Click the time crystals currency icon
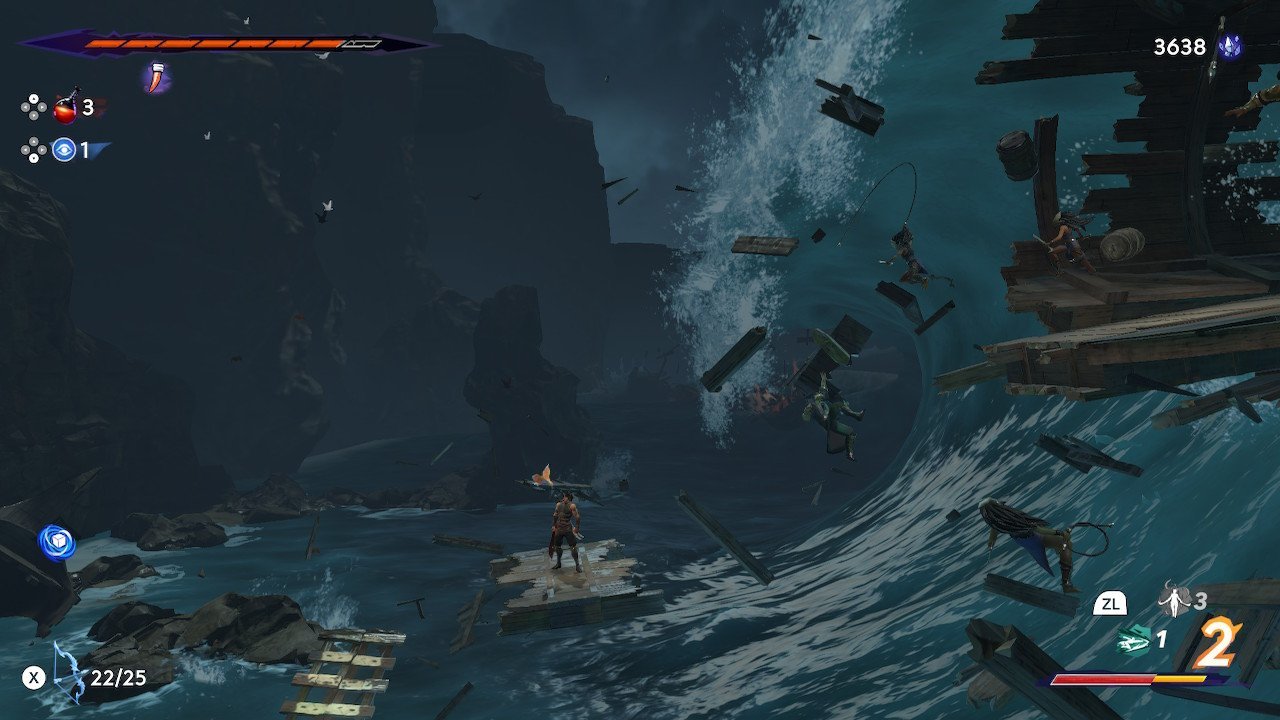The height and width of the screenshot is (720, 1280). pos(1229,46)
